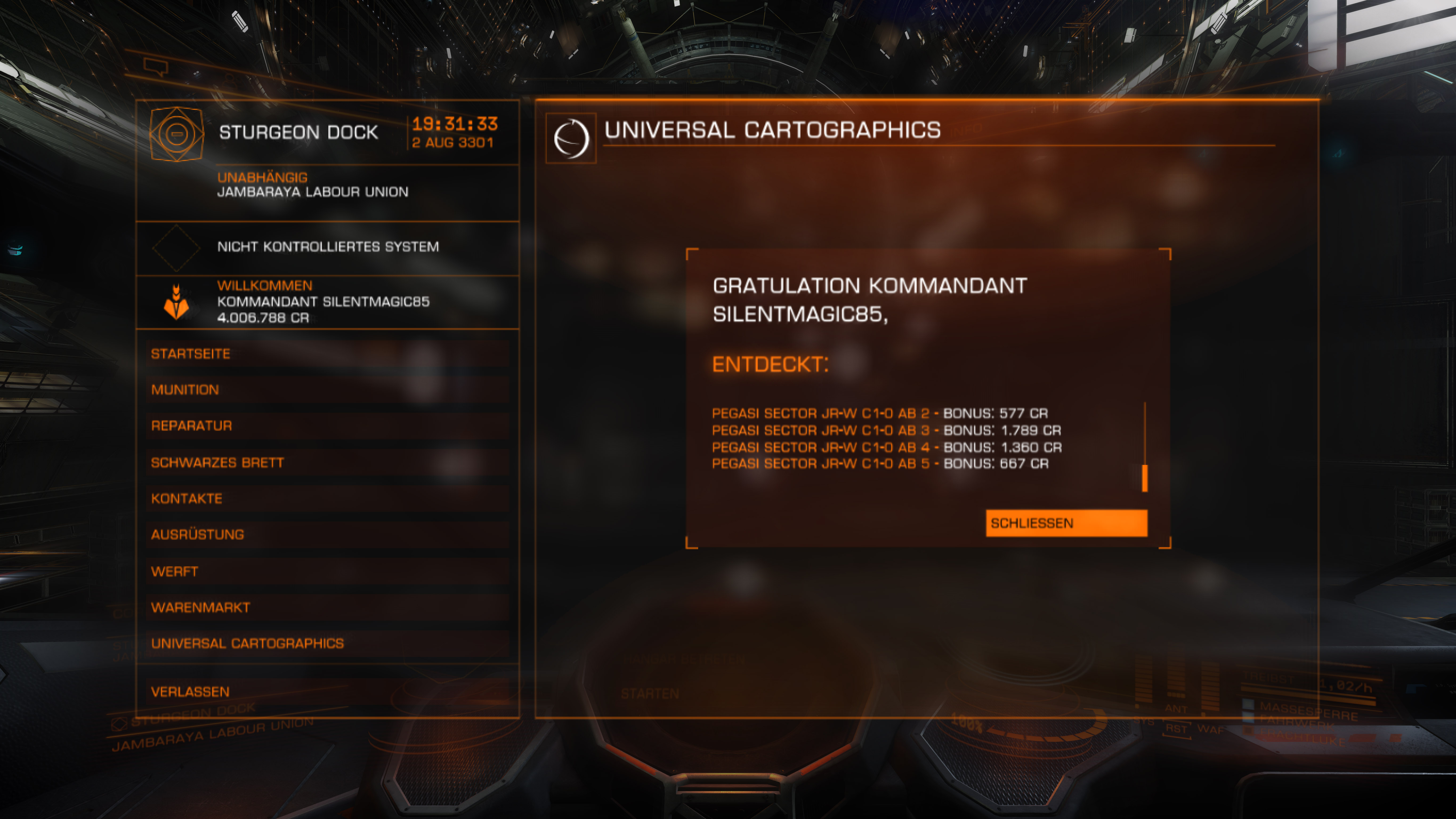The image size is (1456, 819).
Task: Choose the Ausrüstung outfitting entry
Action: (x=327, y=535)
